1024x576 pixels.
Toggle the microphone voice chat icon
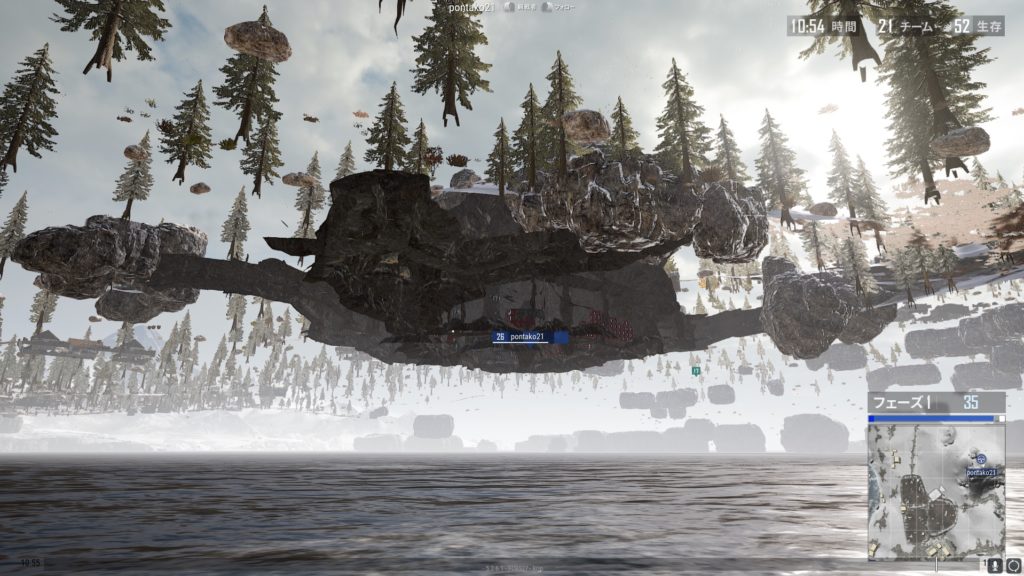click(x=994, y=566)
